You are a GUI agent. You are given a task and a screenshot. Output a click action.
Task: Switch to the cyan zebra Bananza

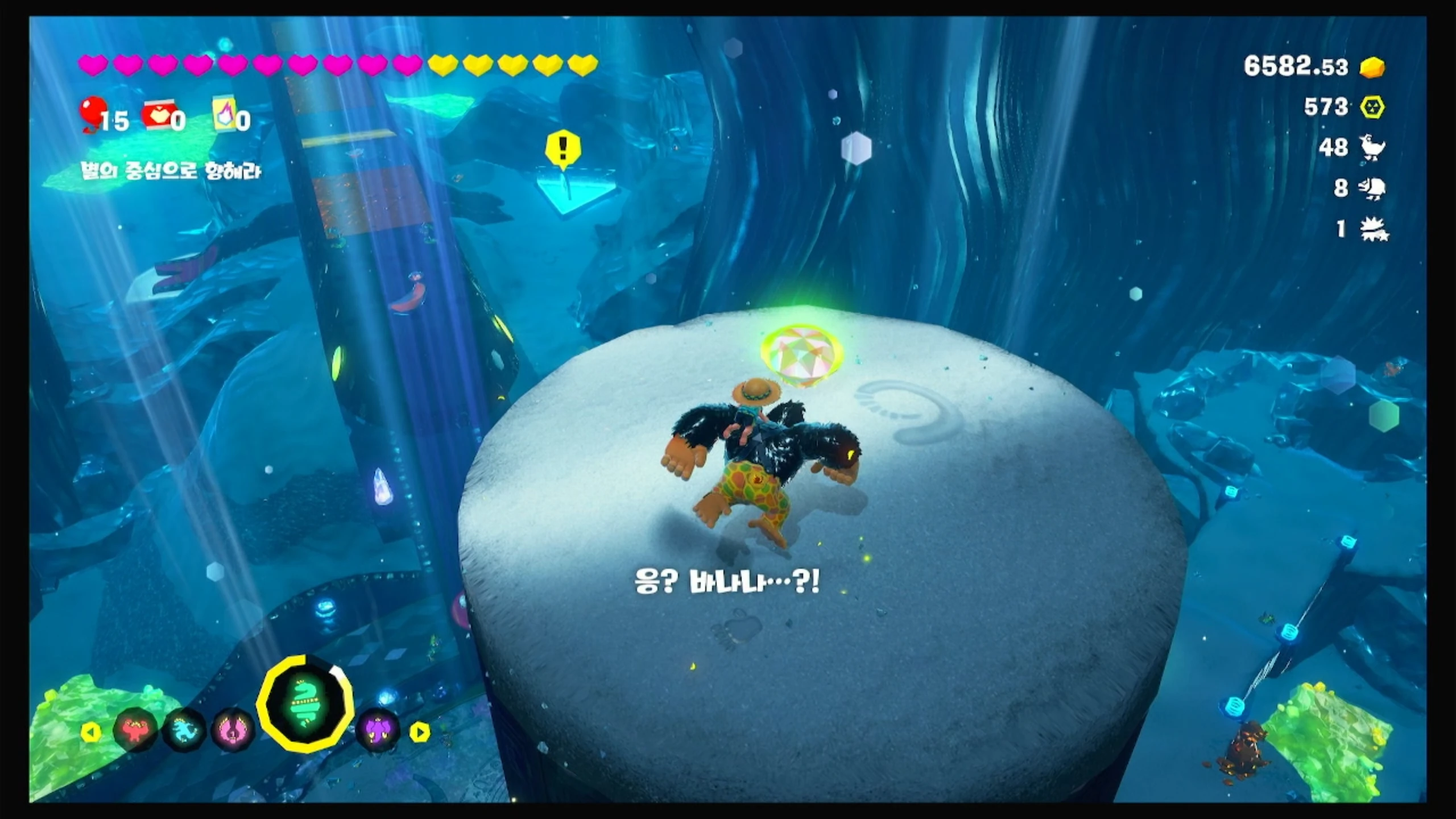coord(184,730)
